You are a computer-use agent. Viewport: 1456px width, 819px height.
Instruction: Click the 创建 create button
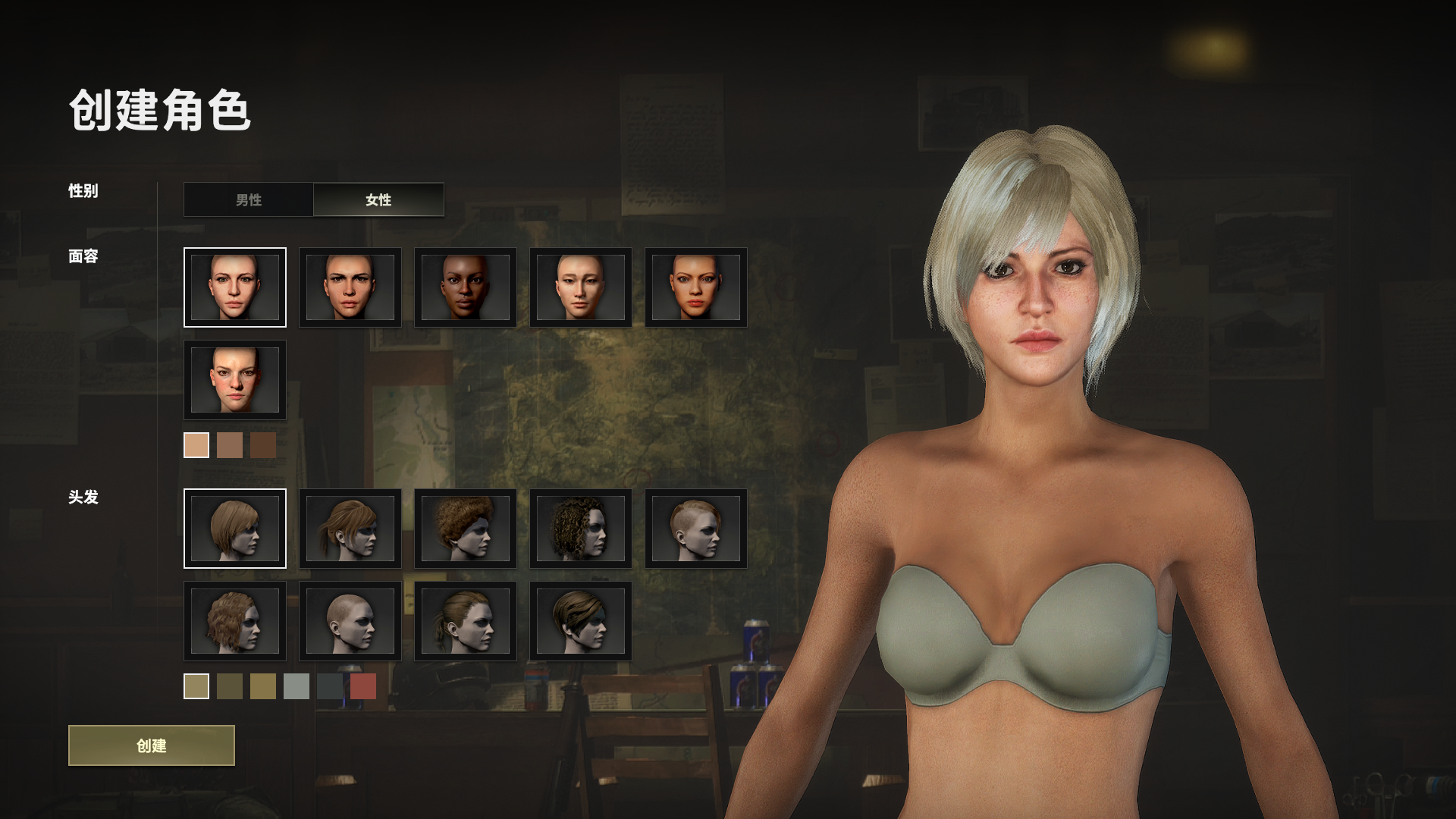tap(152, 745)
